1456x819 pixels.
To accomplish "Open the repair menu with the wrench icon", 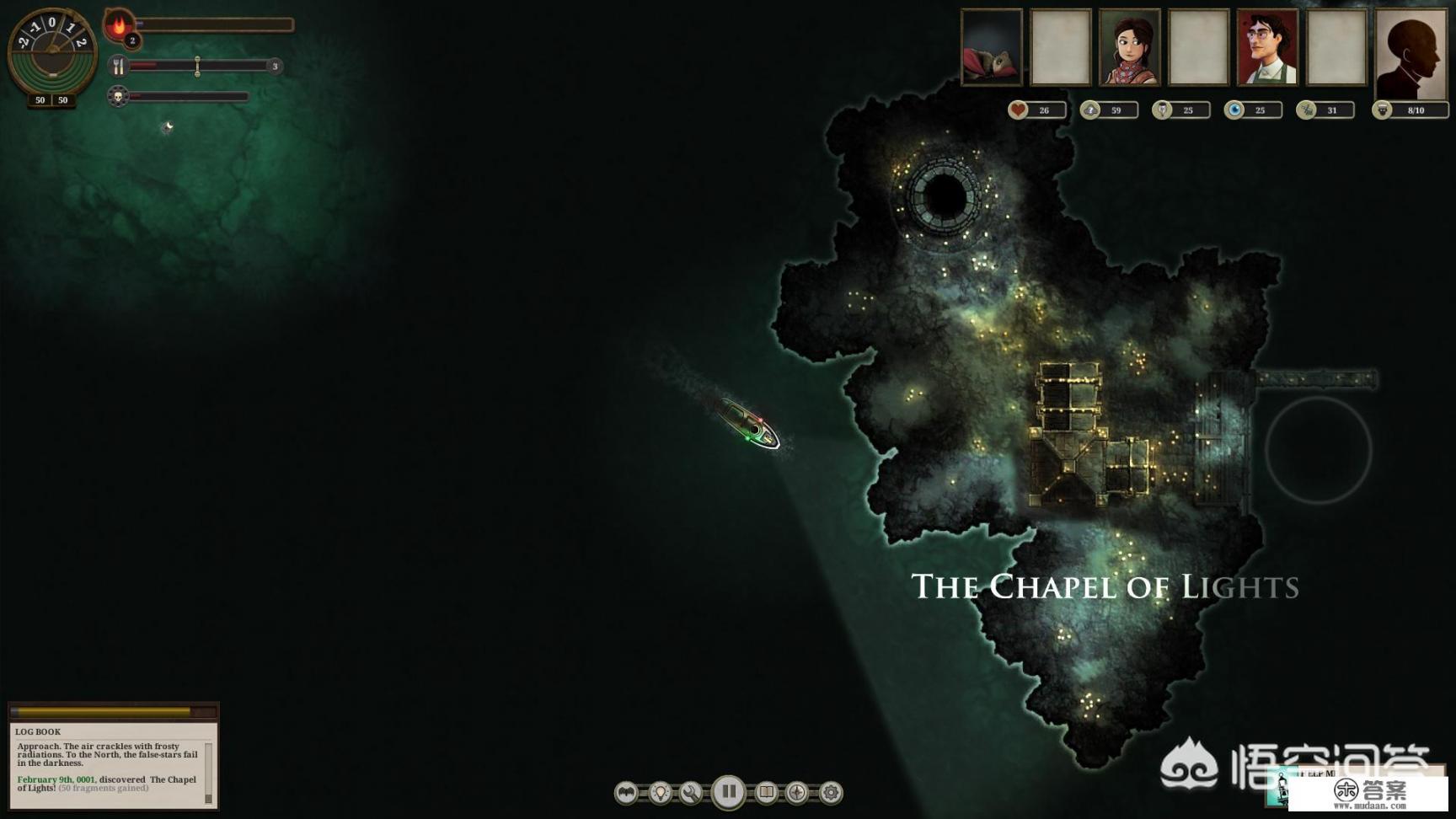I will 692,792.
